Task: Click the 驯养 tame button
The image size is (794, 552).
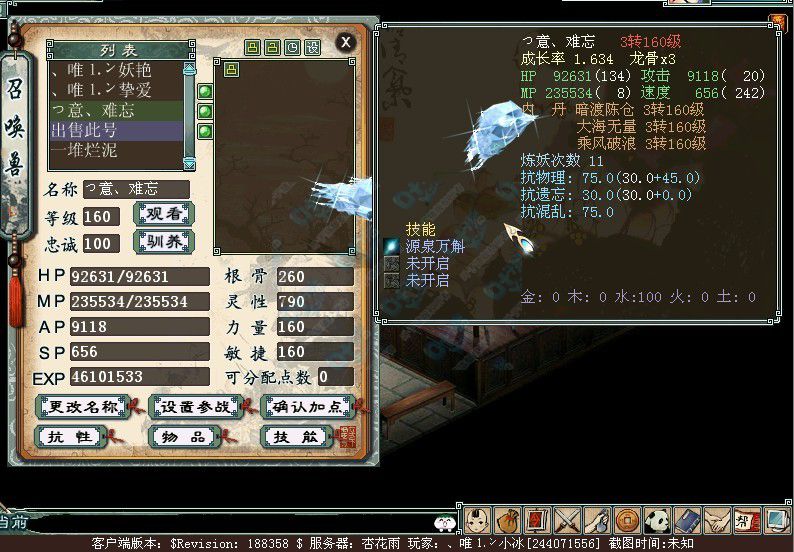Action: tap(163, 242)
